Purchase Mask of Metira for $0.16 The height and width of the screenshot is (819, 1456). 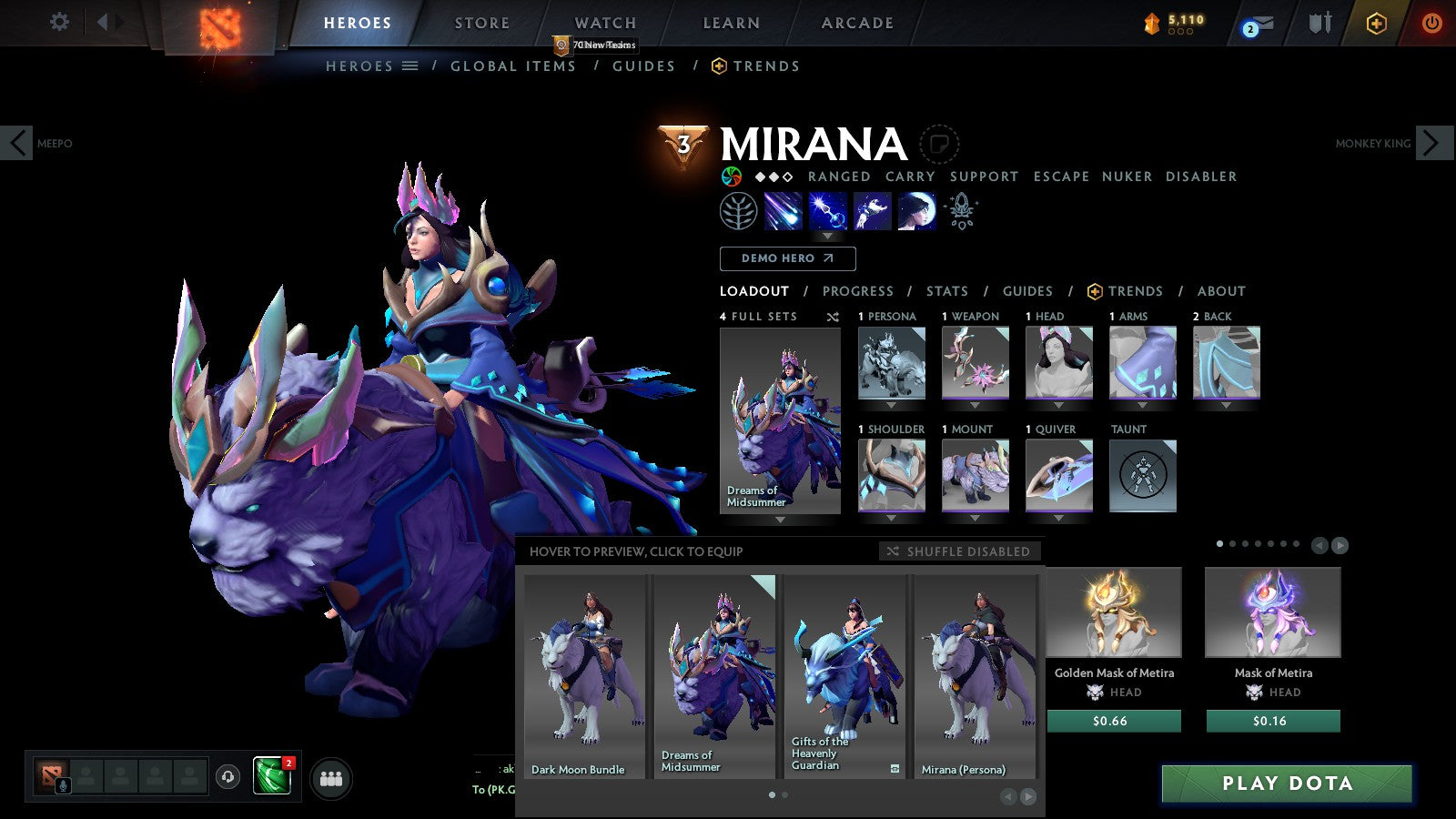click(1273, 721)
